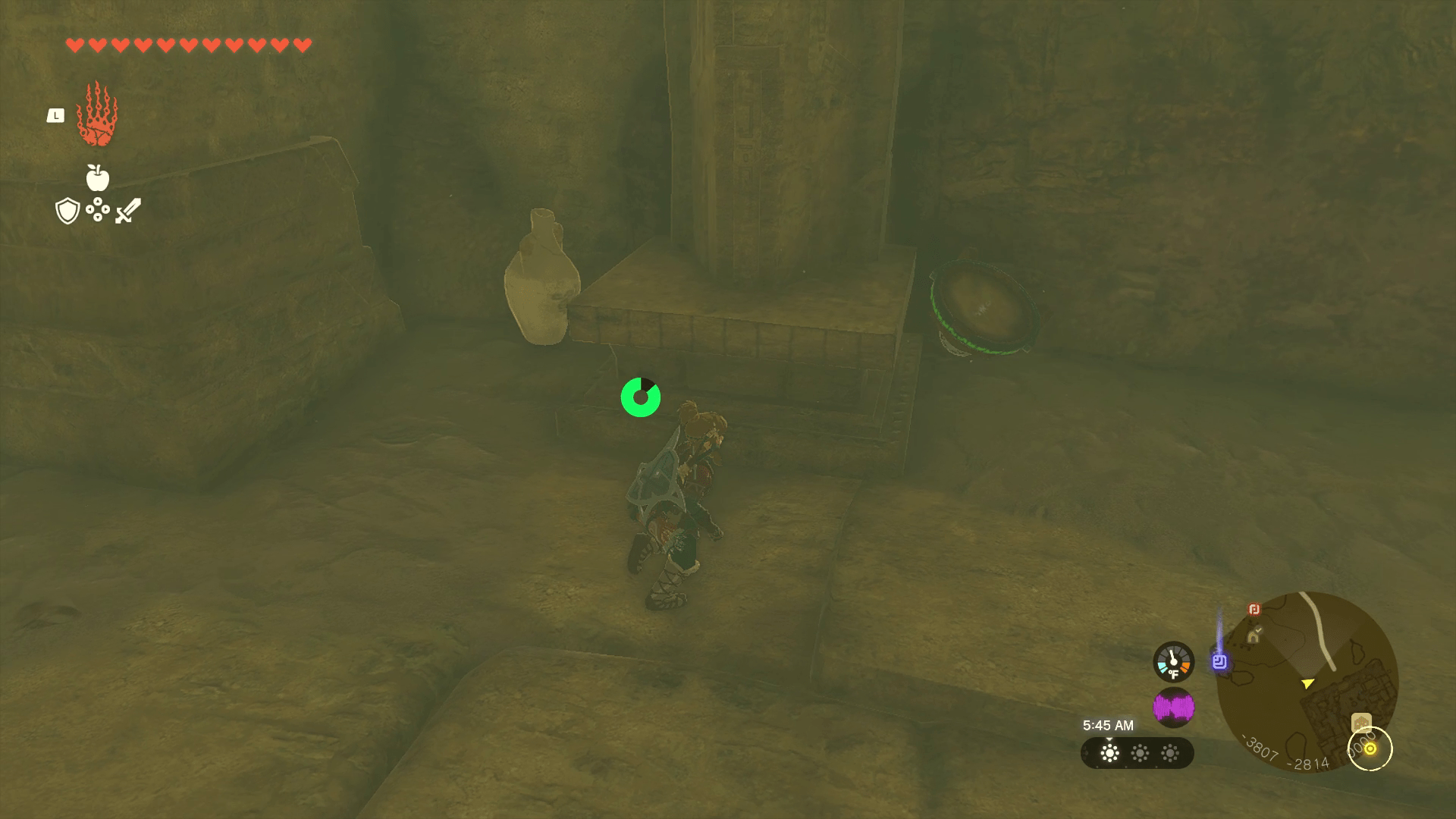Open the sword weapon quick-select icon
The width and height of the screenshot is (1456, 819).
pyautogui.click(x=127, y=211)
